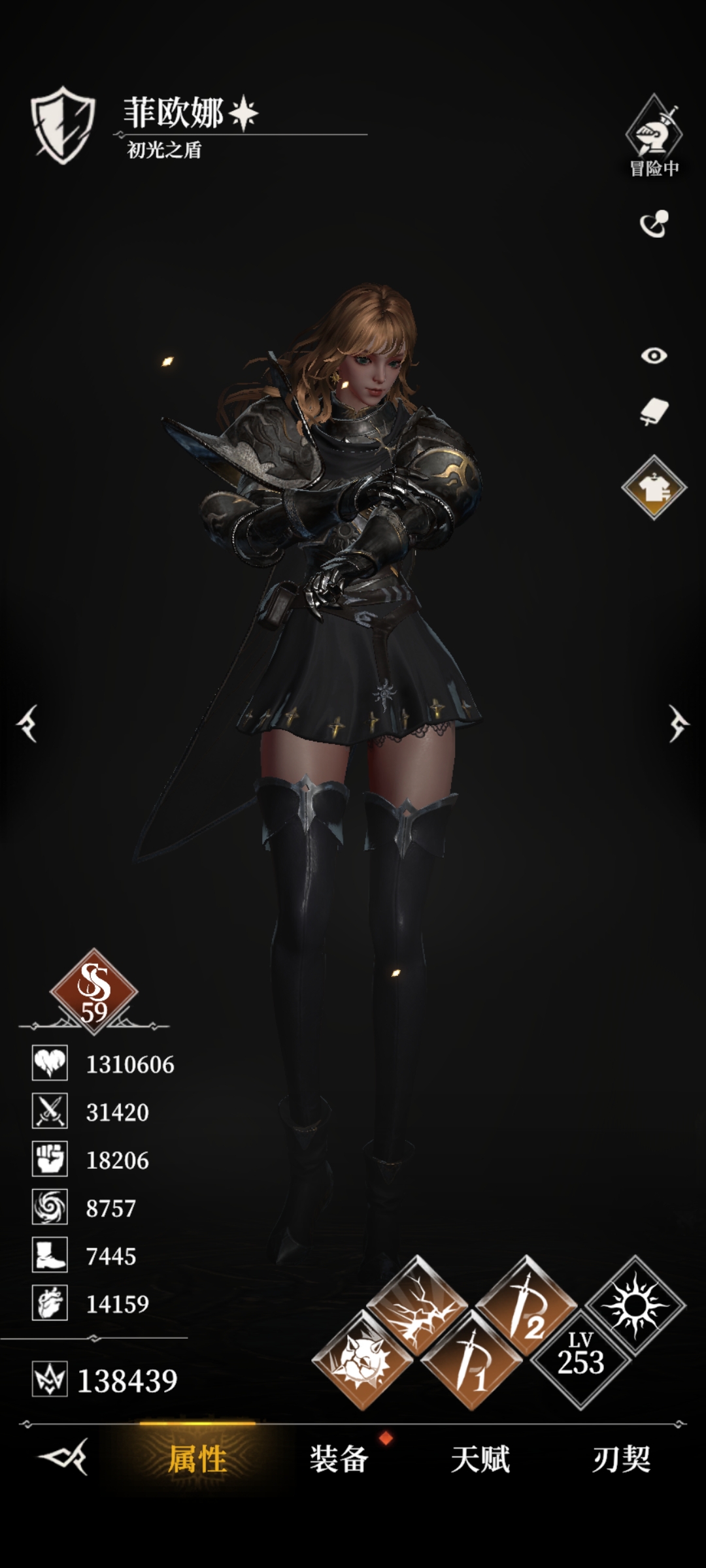Select the 刃契 tab

(621, 1459)
